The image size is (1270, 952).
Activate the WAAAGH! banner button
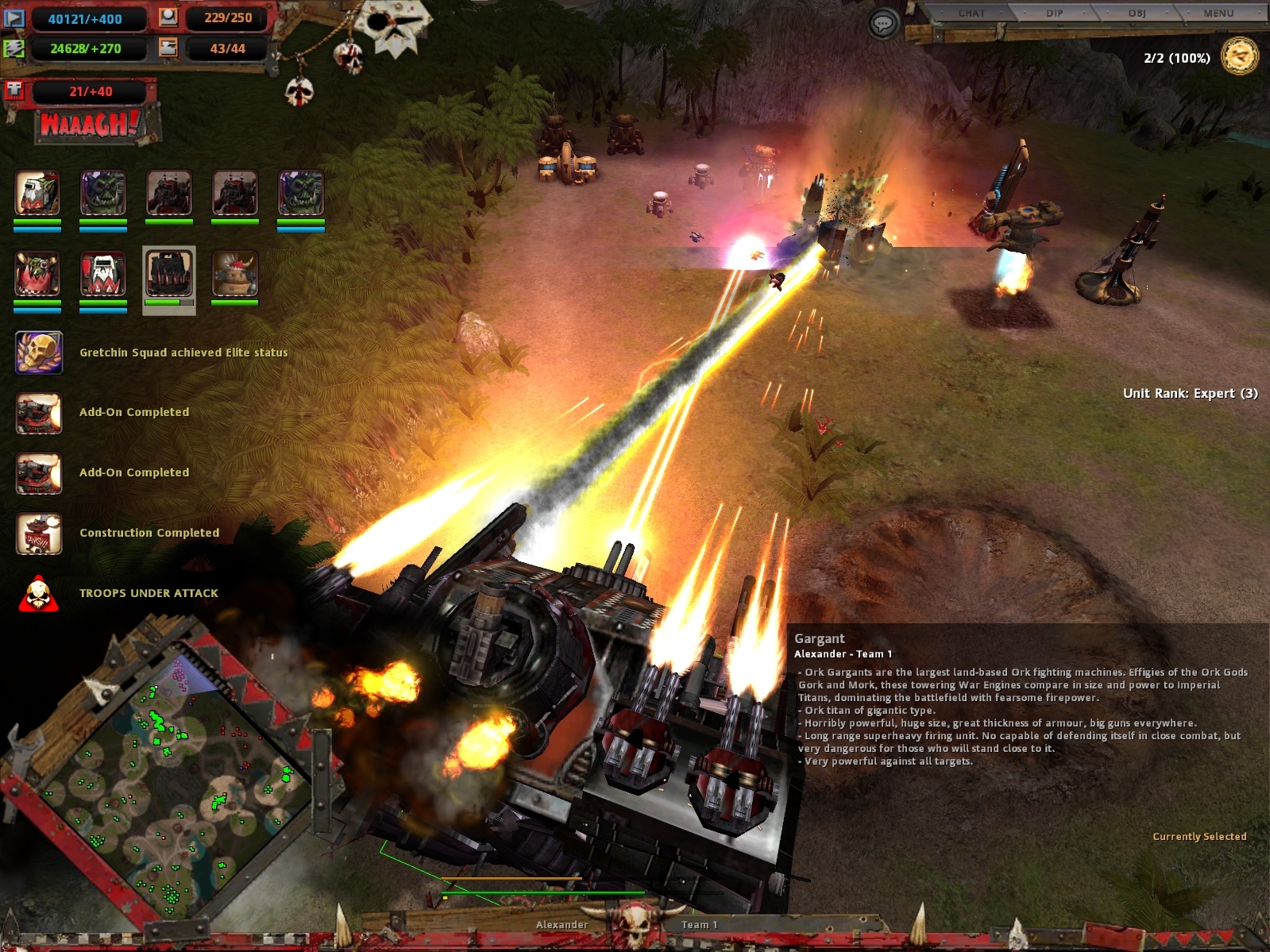pos(90,125)
